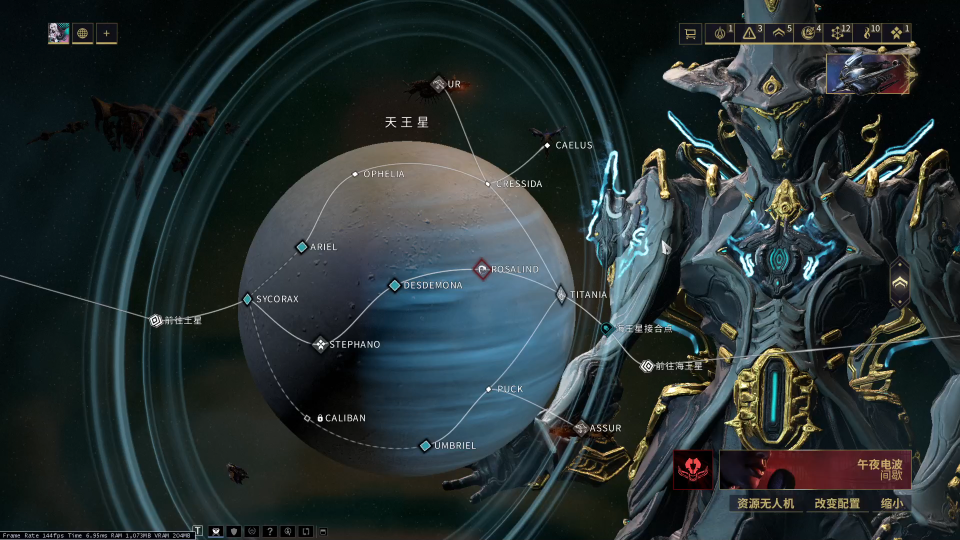
Task: Select the Ophelia mission node
Action: [355, 174]
